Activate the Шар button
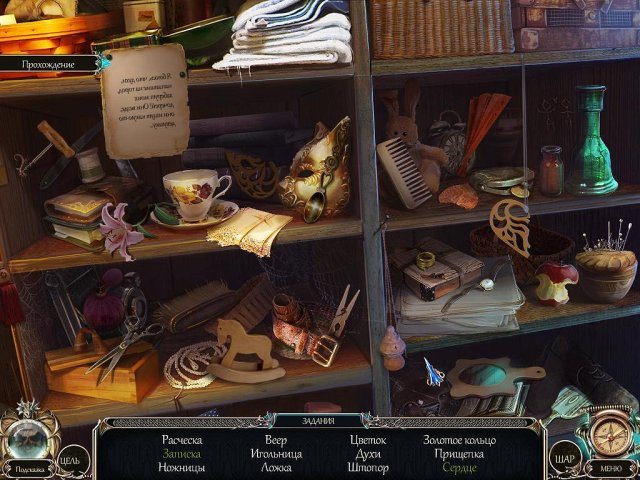The height and width of the screenshot is (480, 640). click(x=565, y=459)
